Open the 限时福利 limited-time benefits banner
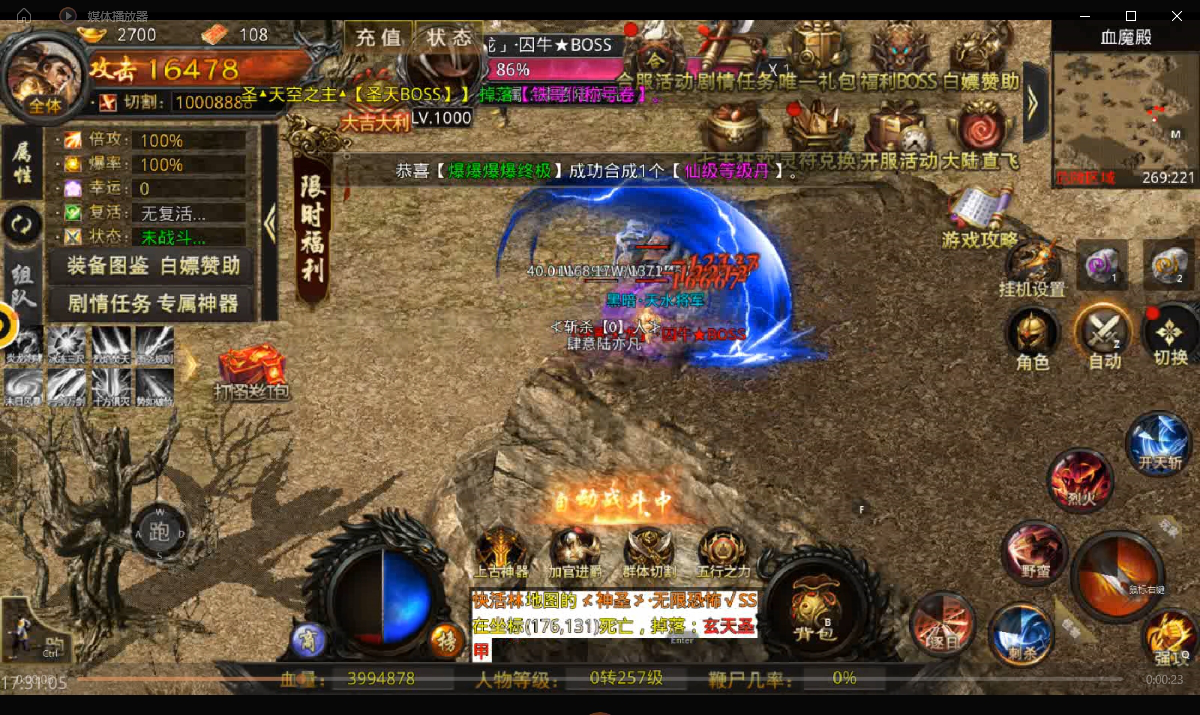 313,227
